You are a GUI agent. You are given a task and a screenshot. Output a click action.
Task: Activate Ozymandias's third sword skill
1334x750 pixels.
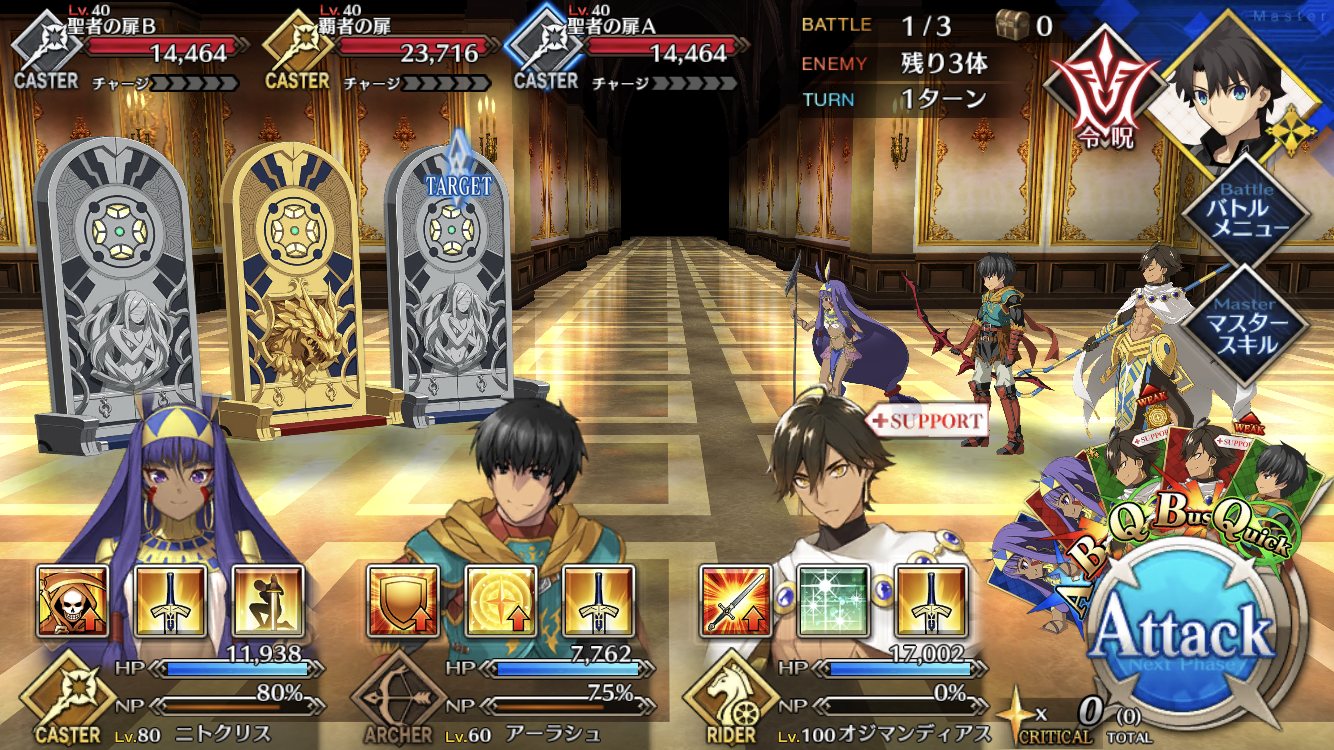point(931,602)
